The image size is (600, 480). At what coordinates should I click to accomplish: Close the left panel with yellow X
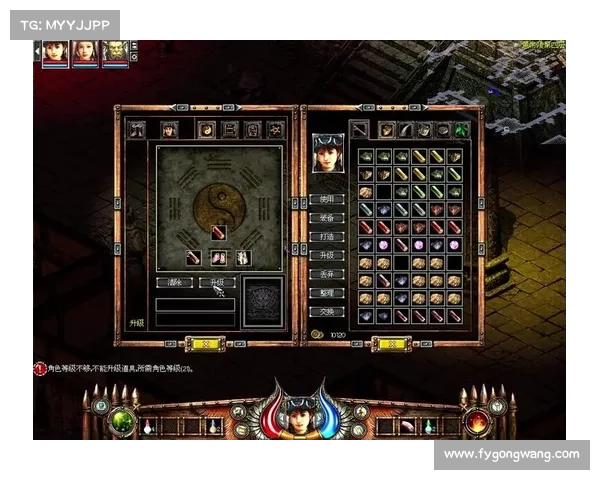(x=208, y=344)
